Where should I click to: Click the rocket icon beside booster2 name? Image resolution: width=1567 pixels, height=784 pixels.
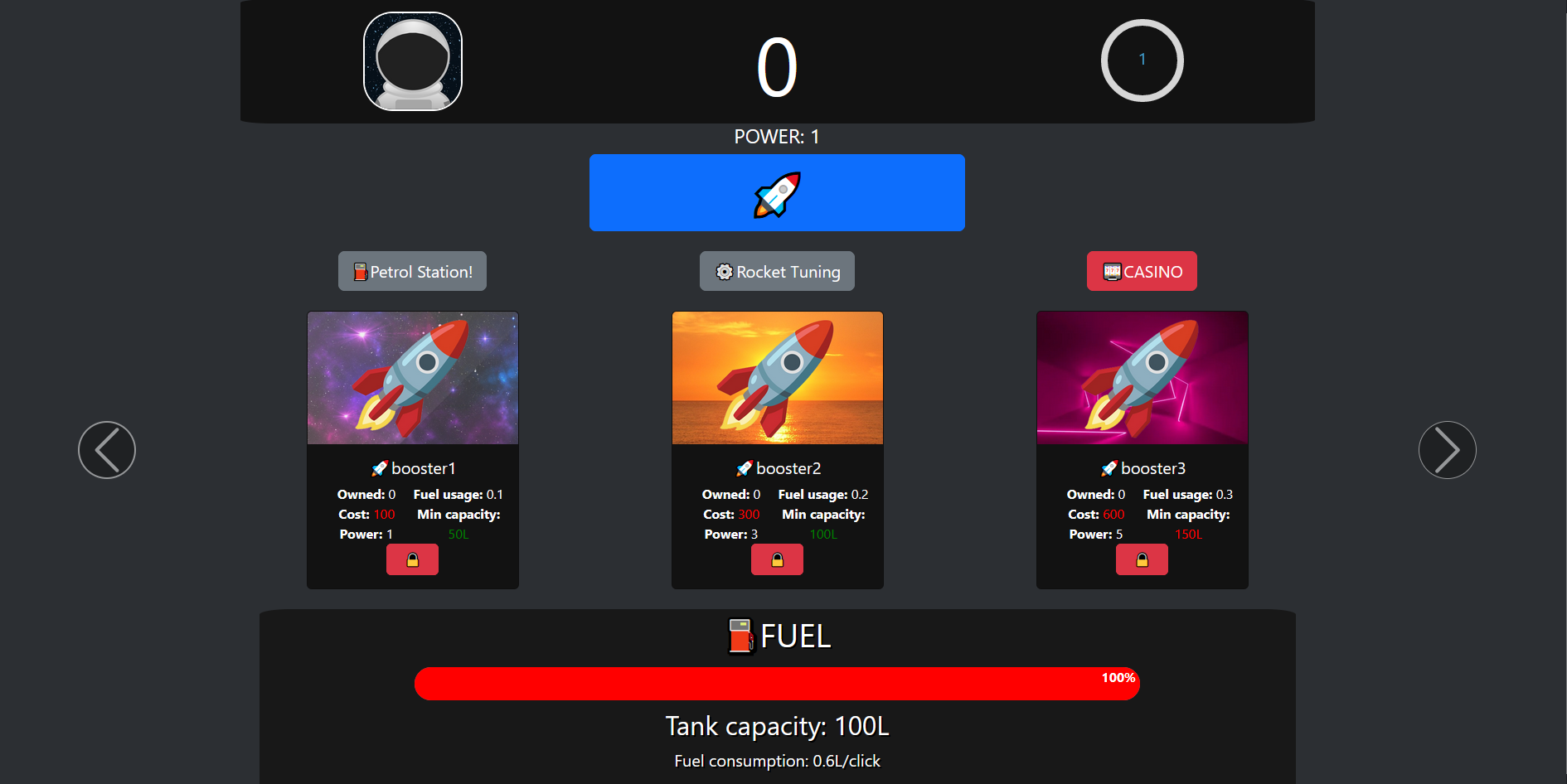click(745, 467)
